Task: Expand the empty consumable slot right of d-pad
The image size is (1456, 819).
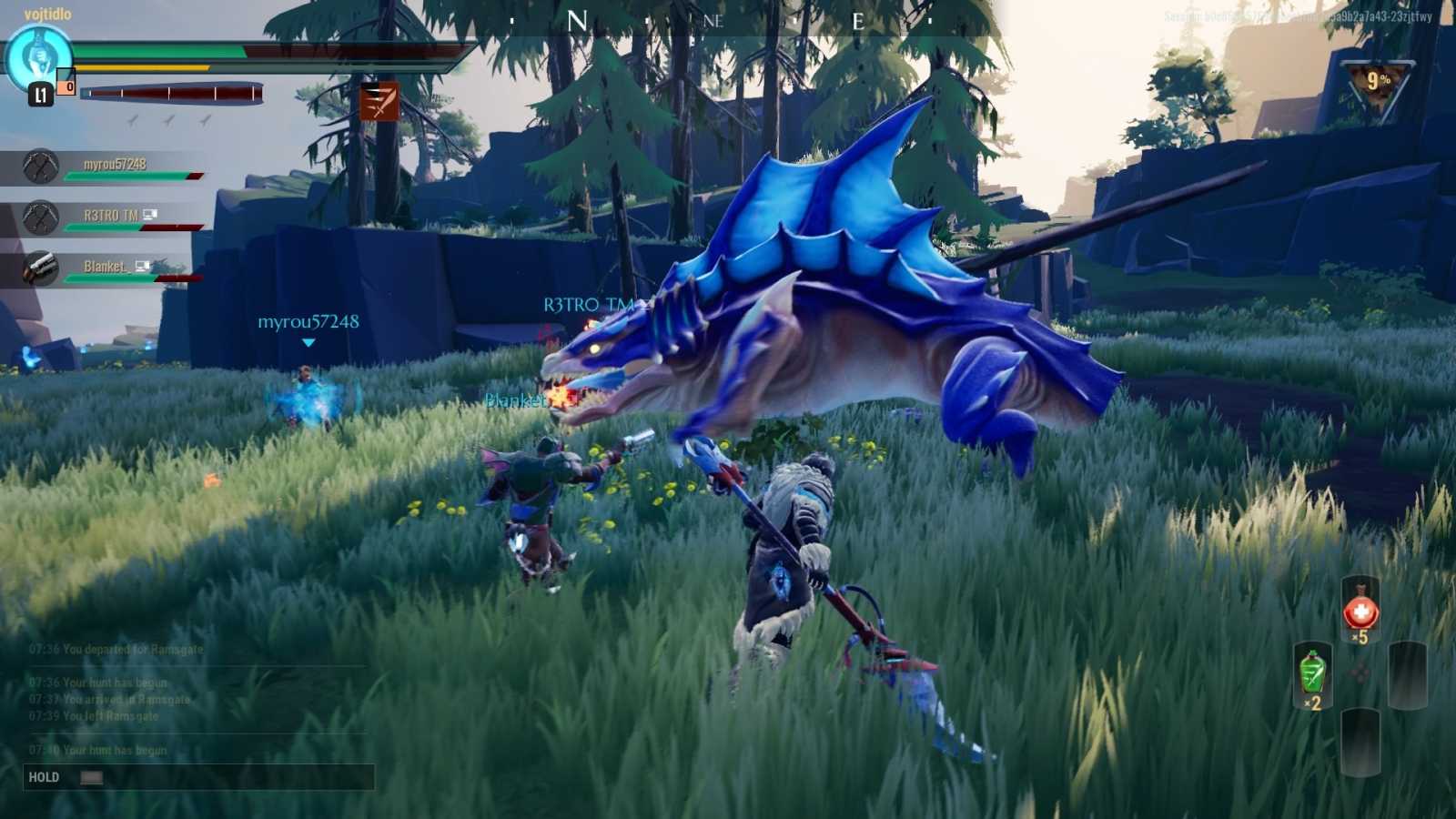Action: (1406, 675)
